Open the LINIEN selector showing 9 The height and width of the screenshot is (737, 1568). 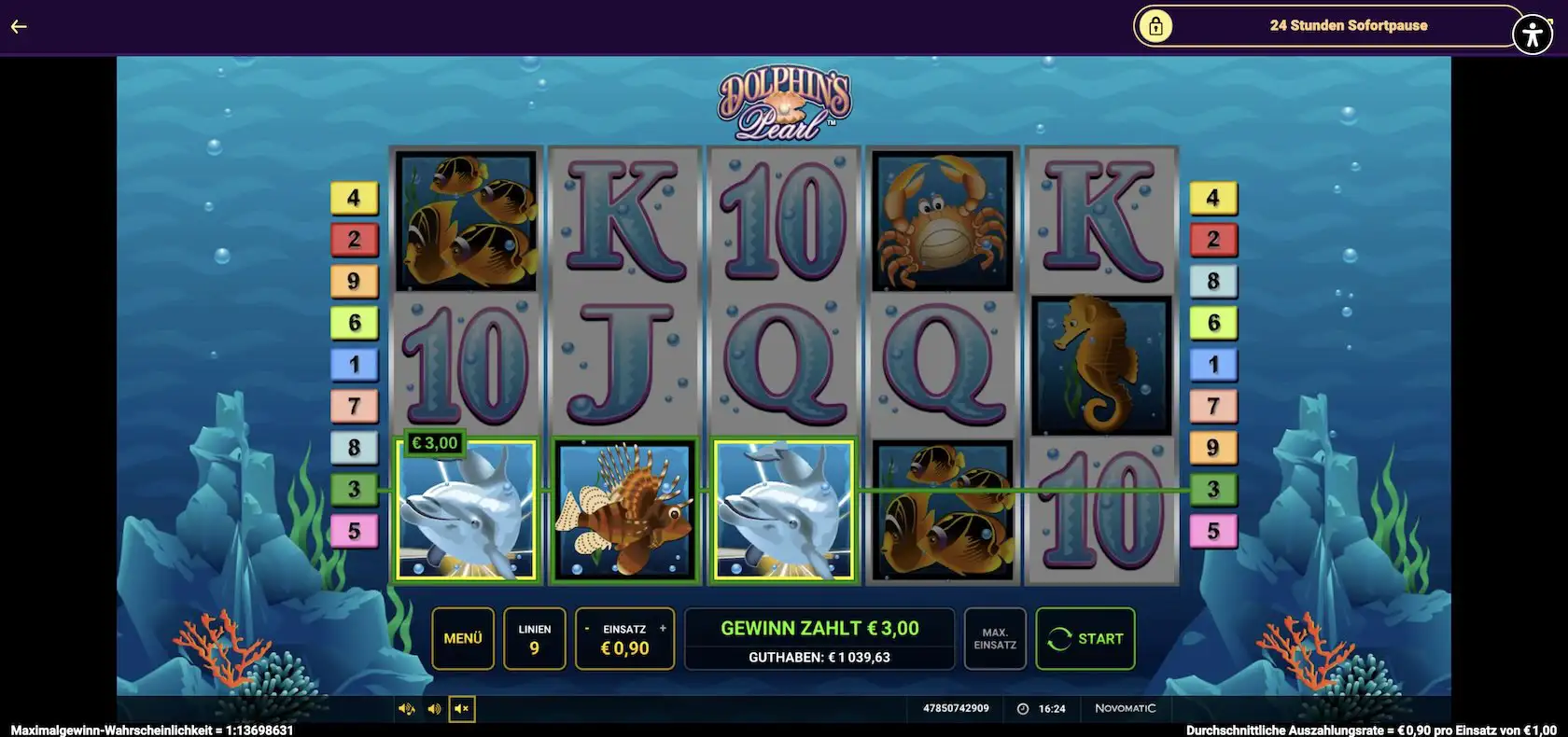534,638
